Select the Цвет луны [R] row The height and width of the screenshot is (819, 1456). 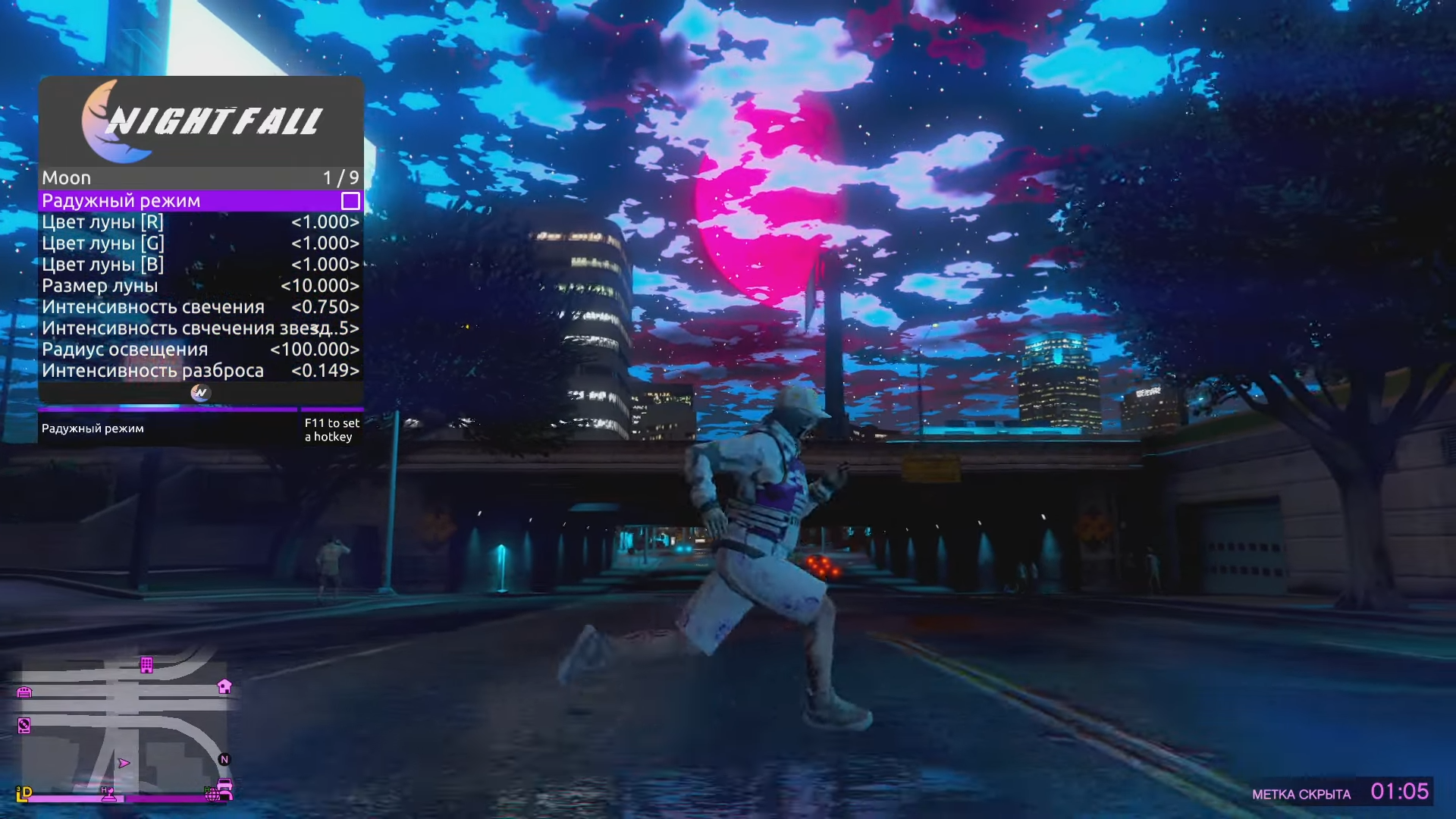click(200, 222)
